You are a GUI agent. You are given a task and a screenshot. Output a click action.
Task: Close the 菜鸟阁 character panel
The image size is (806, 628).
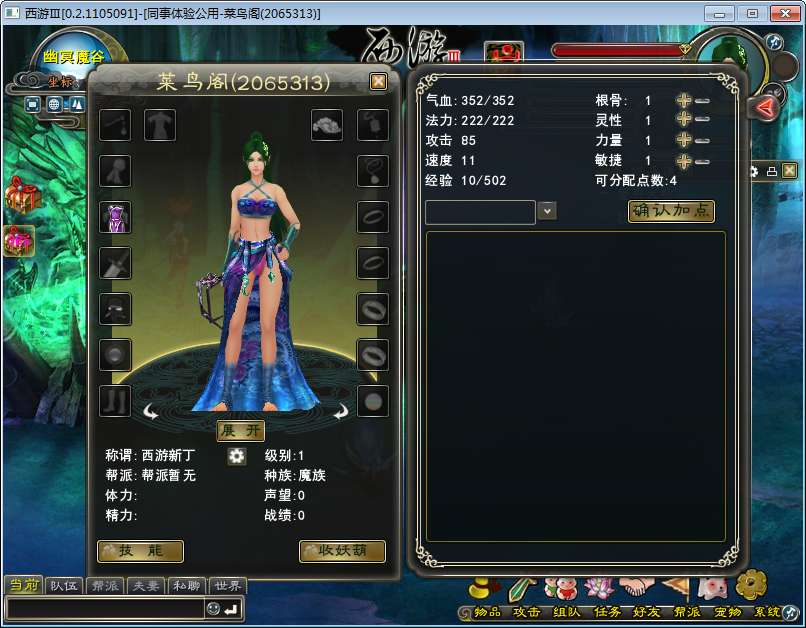(x=378, y=82)
